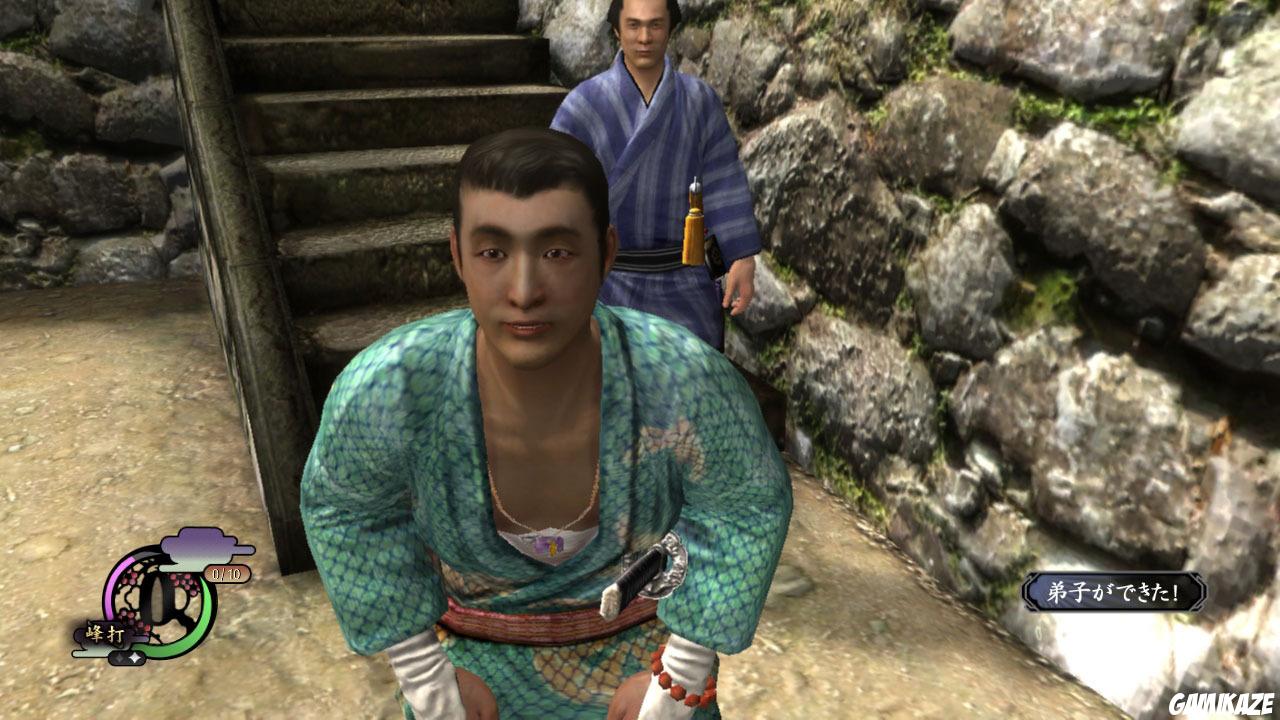
Task: Open details on the 0/10 follower tally
Action: coord(226,572)
